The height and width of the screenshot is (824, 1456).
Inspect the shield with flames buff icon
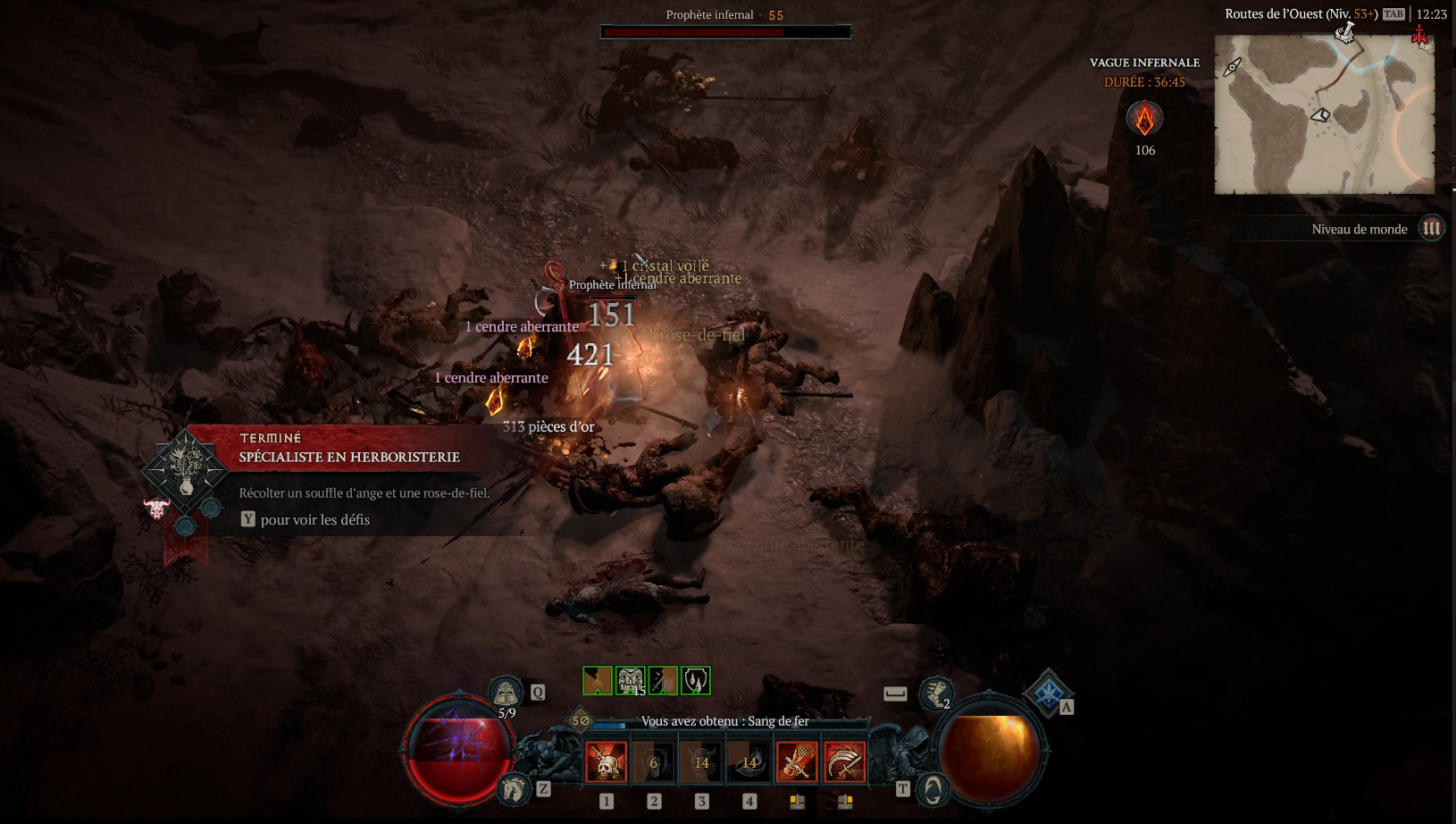point(695,681)
